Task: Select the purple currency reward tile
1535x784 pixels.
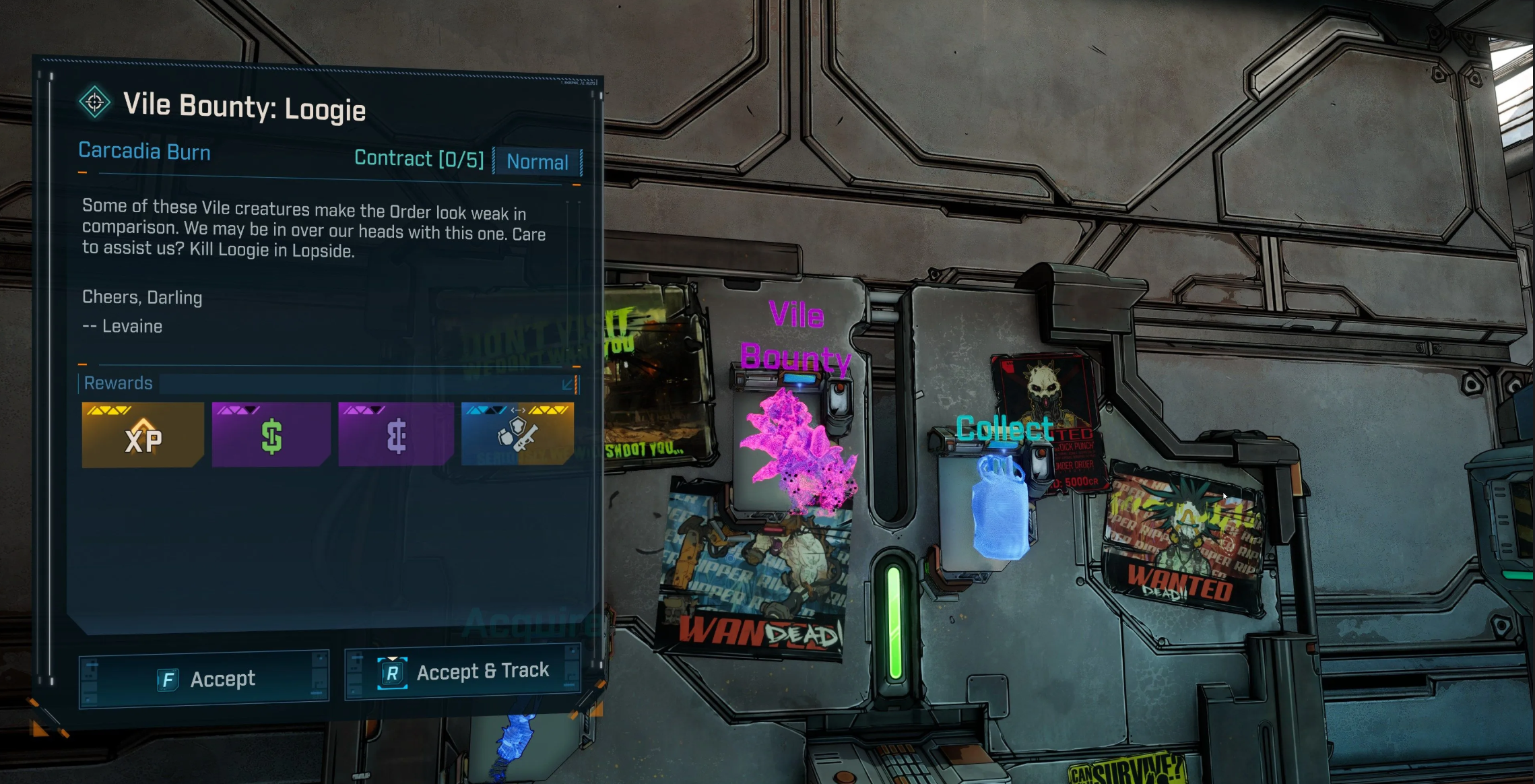Action: pyautogui.click(x=396, y=435)
